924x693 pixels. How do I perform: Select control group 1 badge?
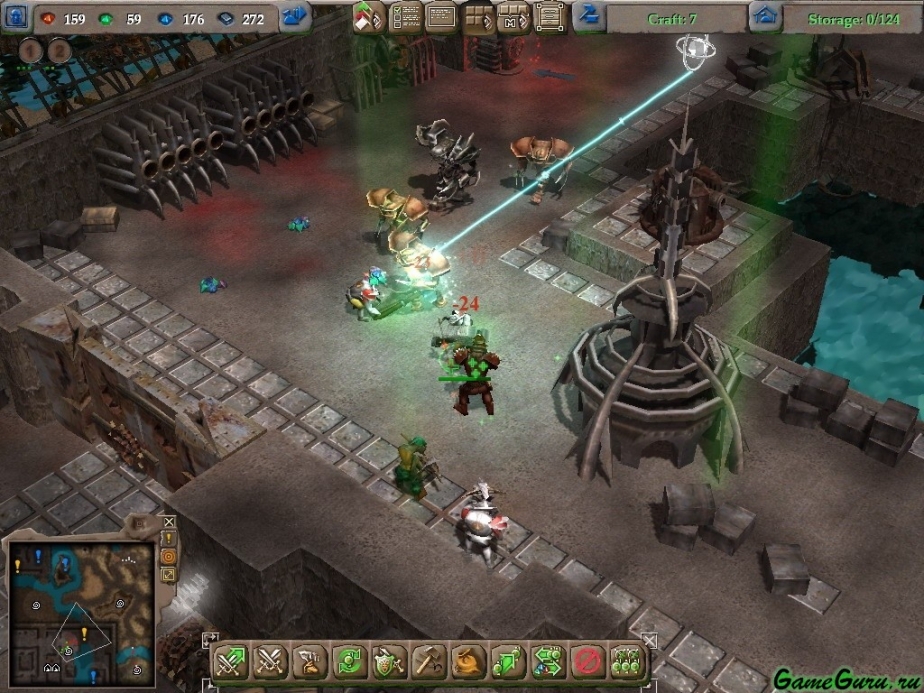(31, 51)
